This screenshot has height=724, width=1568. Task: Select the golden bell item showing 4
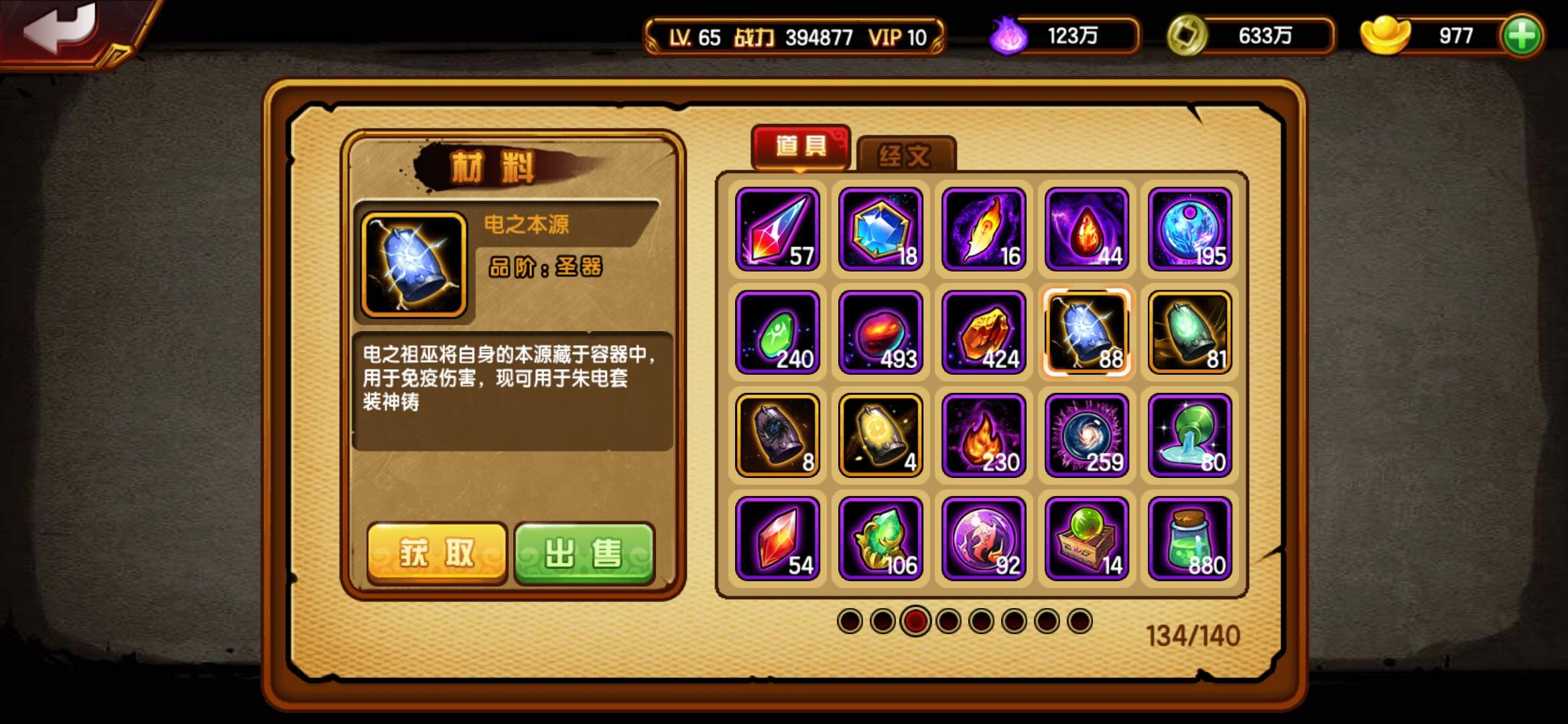[880, 436]
